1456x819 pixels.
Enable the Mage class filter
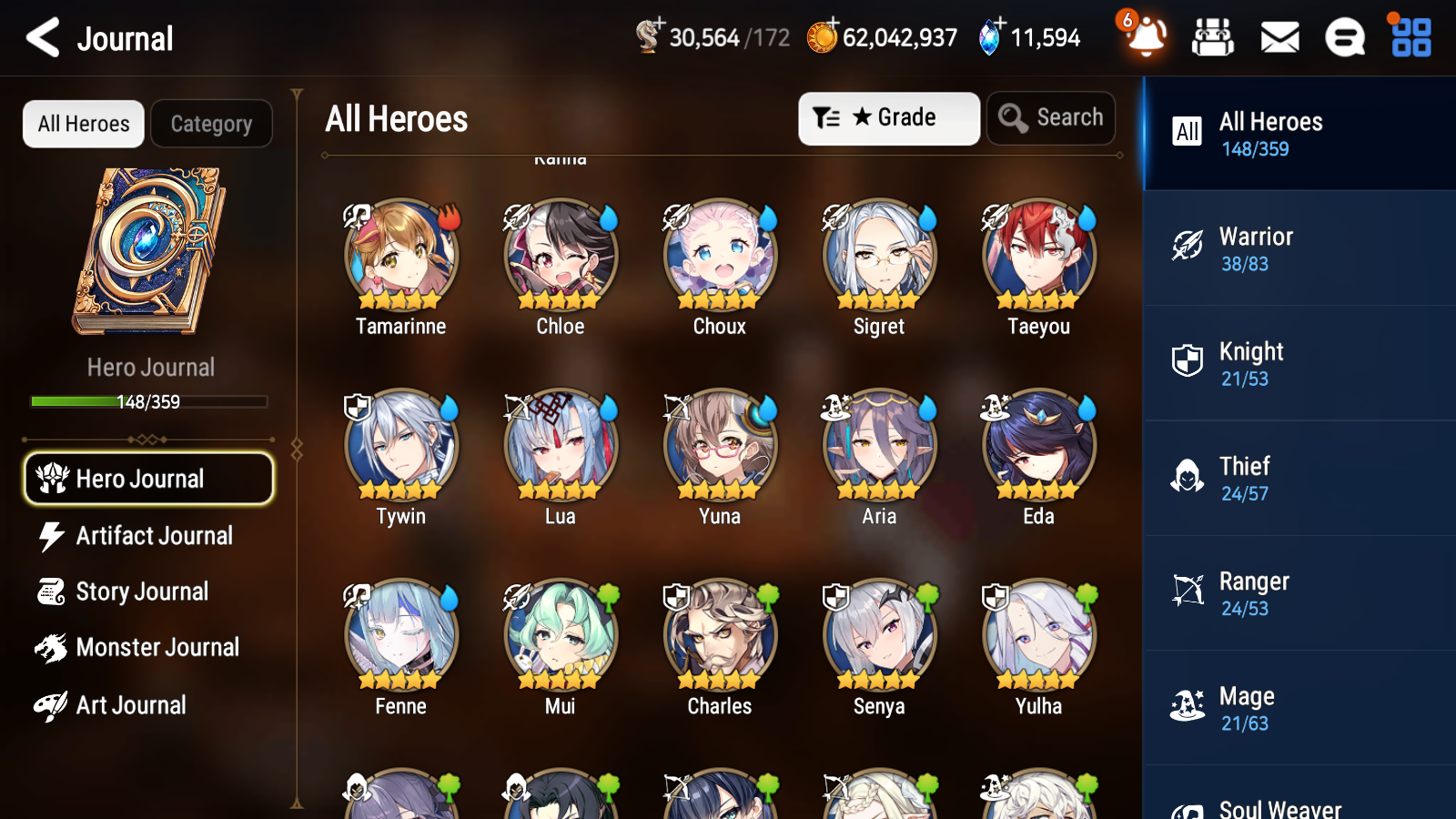1299,709
